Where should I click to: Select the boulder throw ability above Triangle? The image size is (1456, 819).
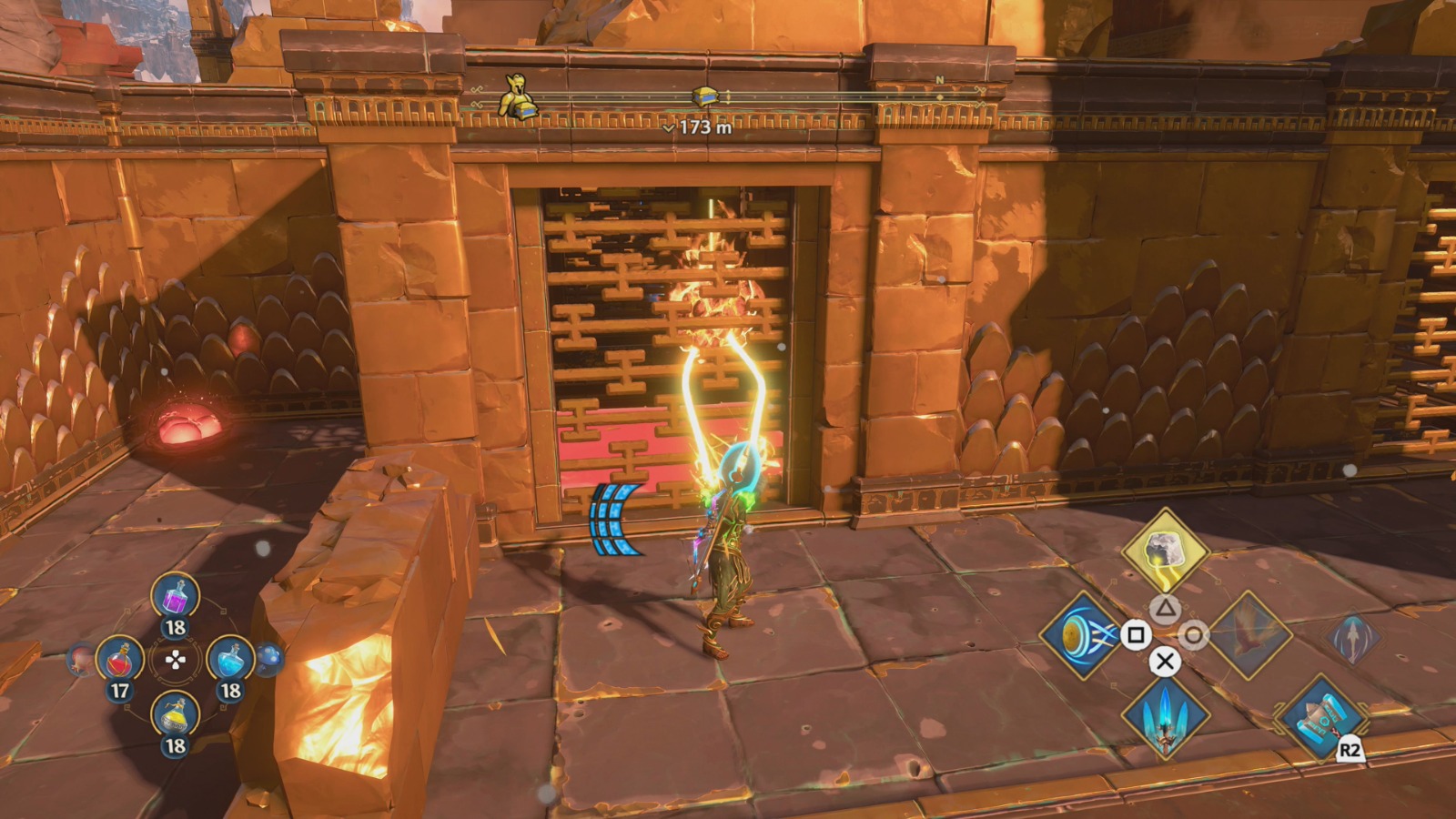[1166, 551]
